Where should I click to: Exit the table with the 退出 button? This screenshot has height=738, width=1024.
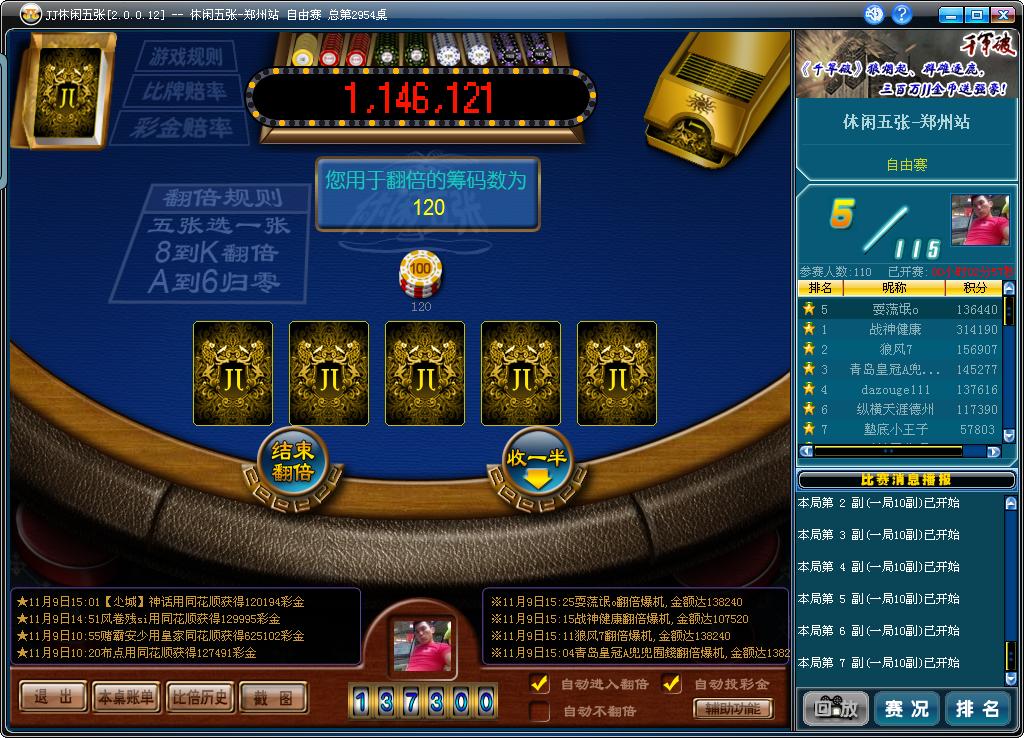tap(53, 697)
